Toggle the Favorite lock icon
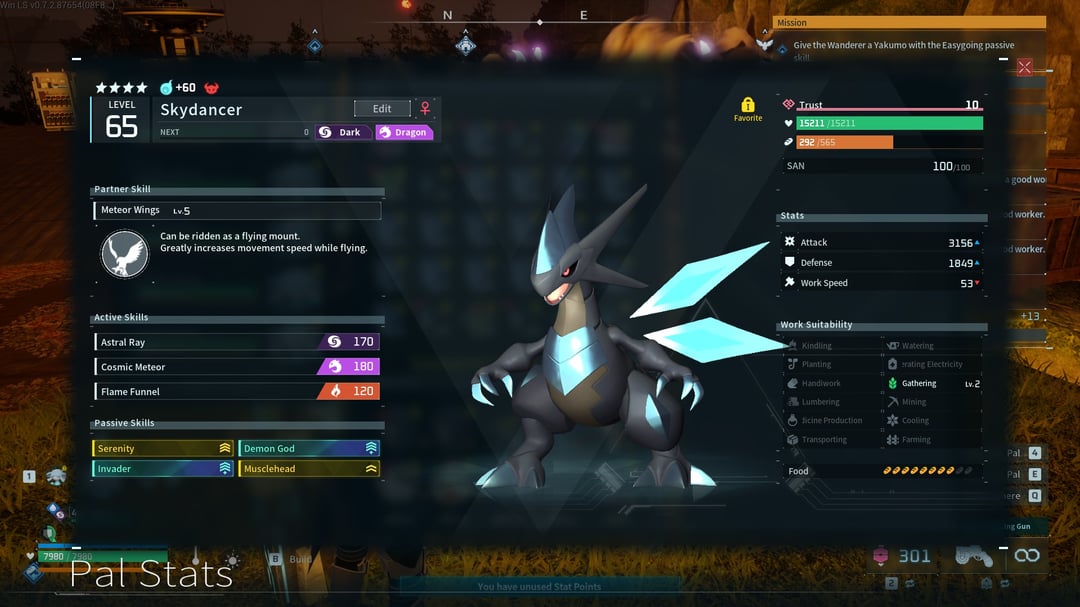This screenshot has width=1080, height=607. pyautogui.click(x=748, y=105)
